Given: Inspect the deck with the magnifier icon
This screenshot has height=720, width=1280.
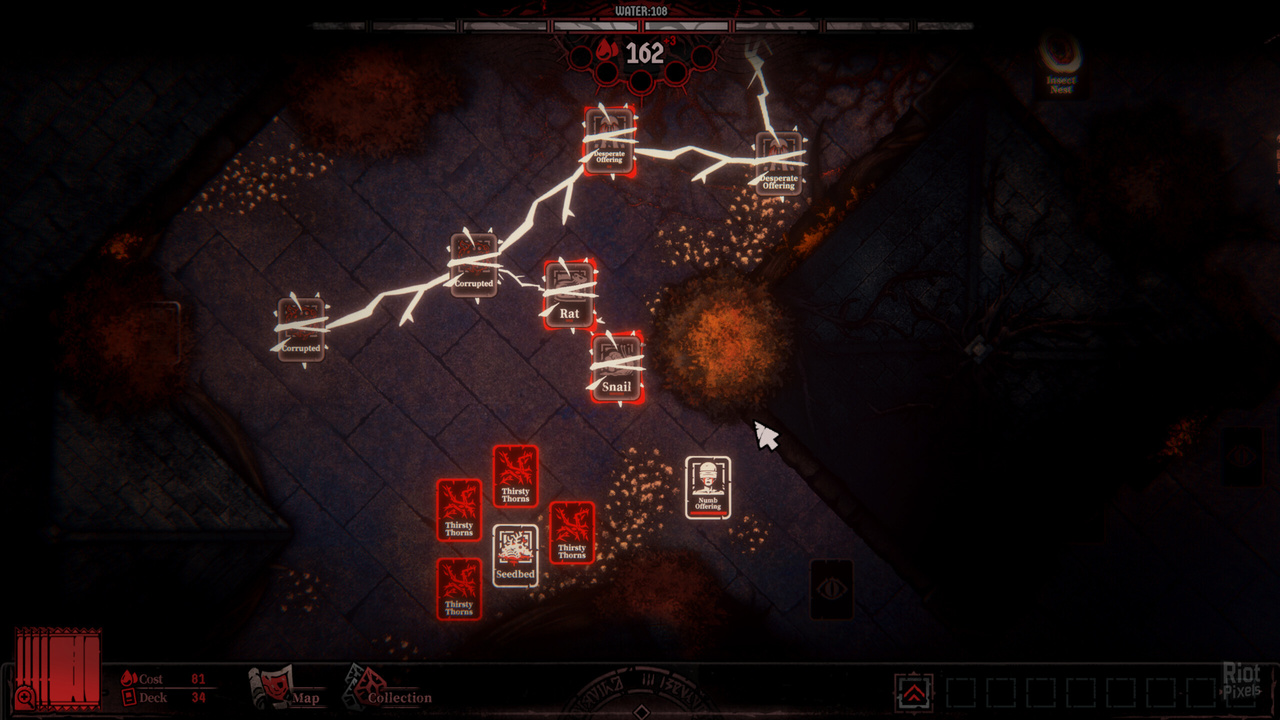Looking at the screenshot, I should tap(24, 696).
